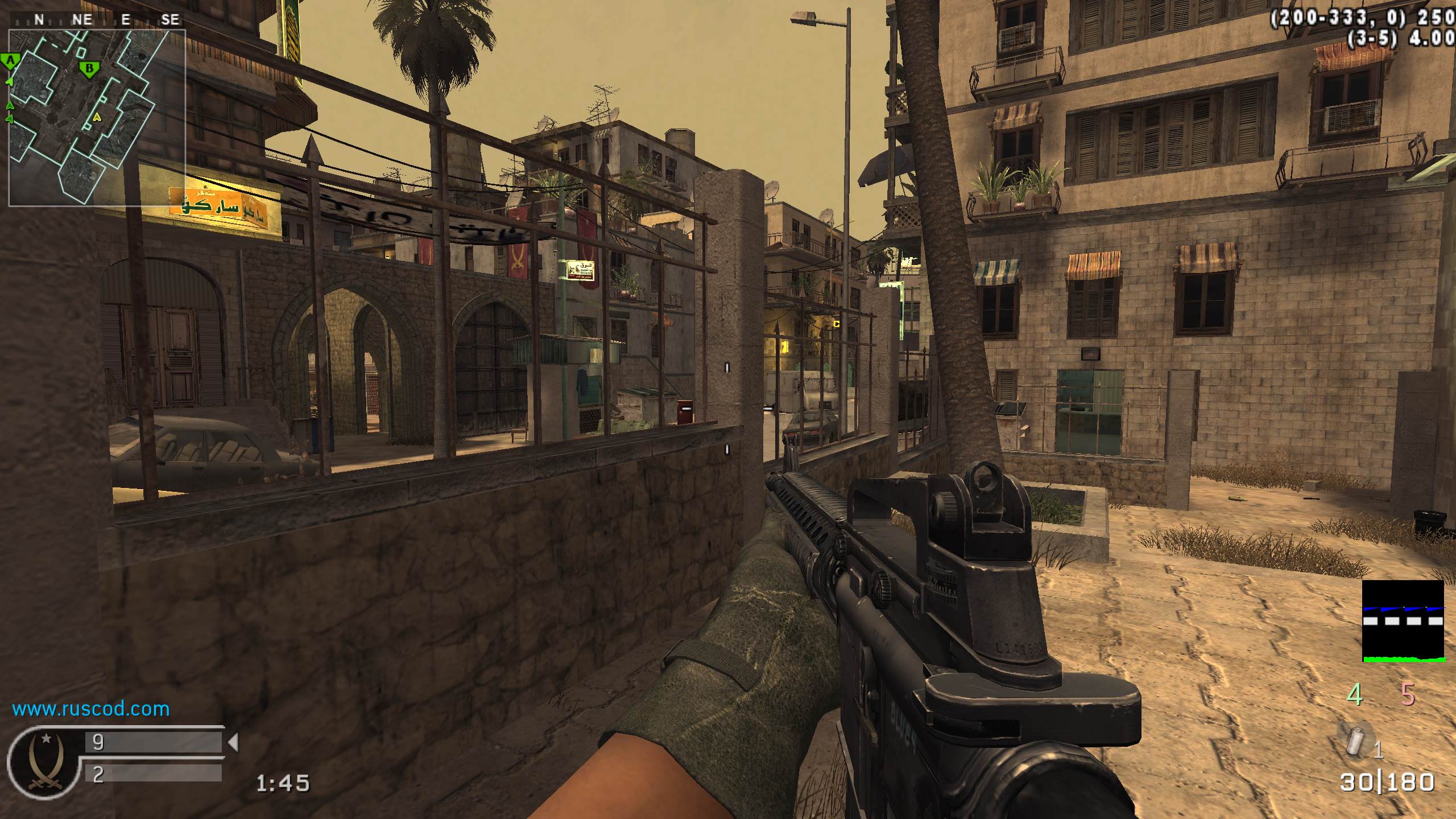This screenshot has width=1456, height=819.
Task: Select the A objective marker on minimap
Action: tap(10, 61)
